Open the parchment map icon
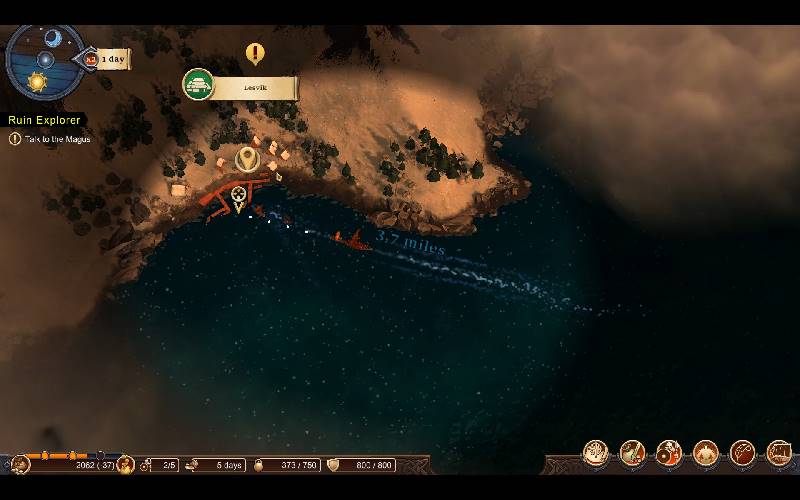 tap(779, 453)
